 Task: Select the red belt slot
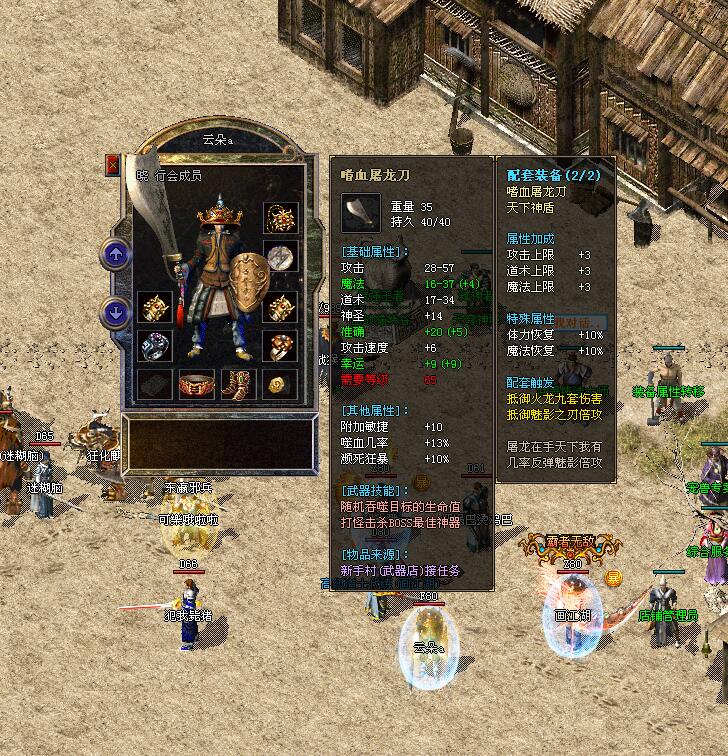tap(196, 384)
